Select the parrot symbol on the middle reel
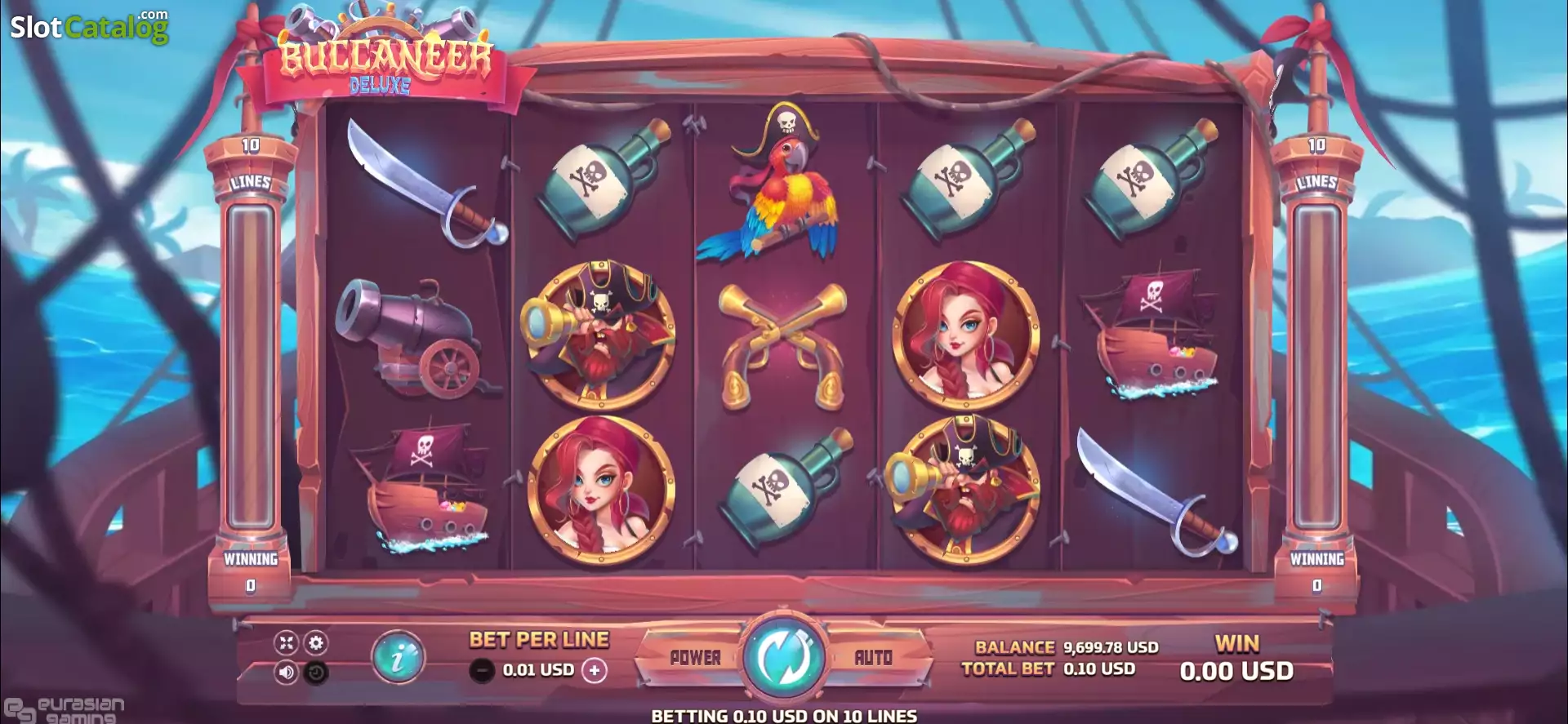 tap(782, 188)
